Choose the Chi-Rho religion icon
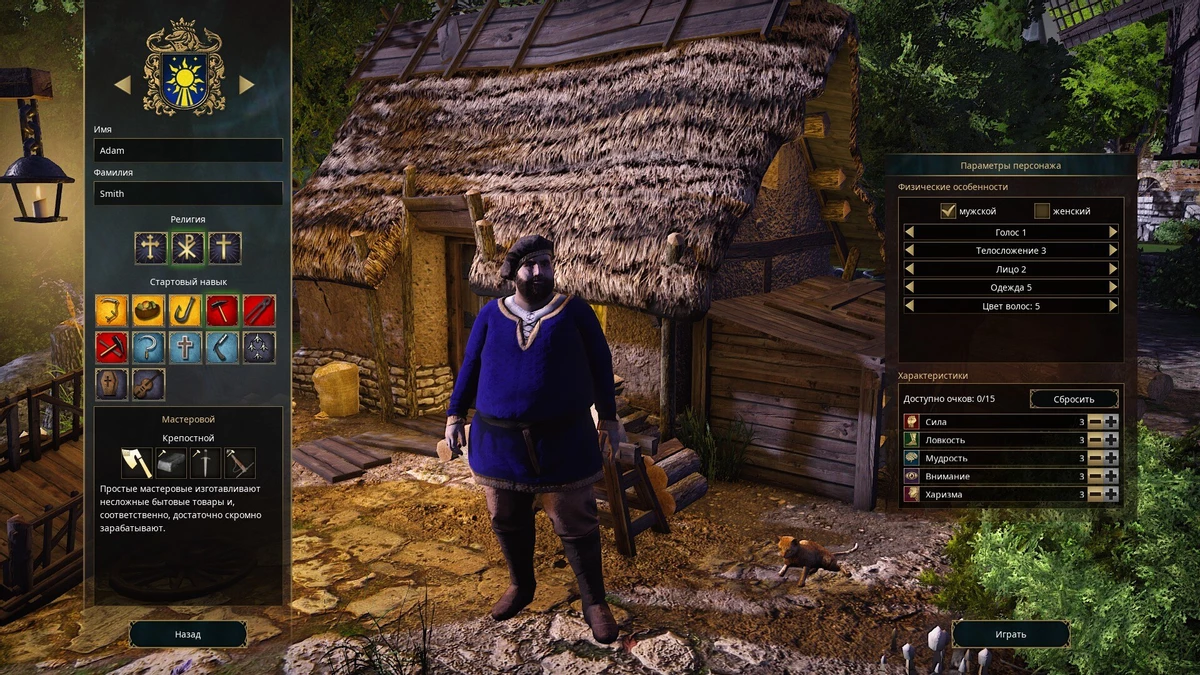This screenshot has height=675, width=1200. point(187,248)
